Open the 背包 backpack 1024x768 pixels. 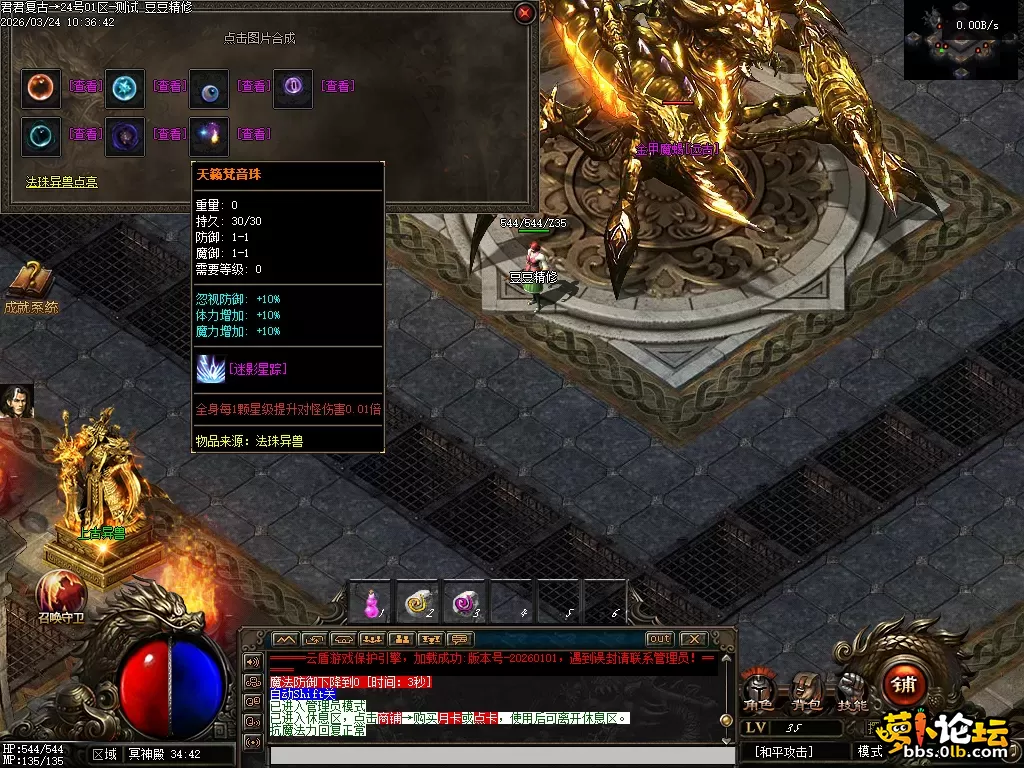804,692
